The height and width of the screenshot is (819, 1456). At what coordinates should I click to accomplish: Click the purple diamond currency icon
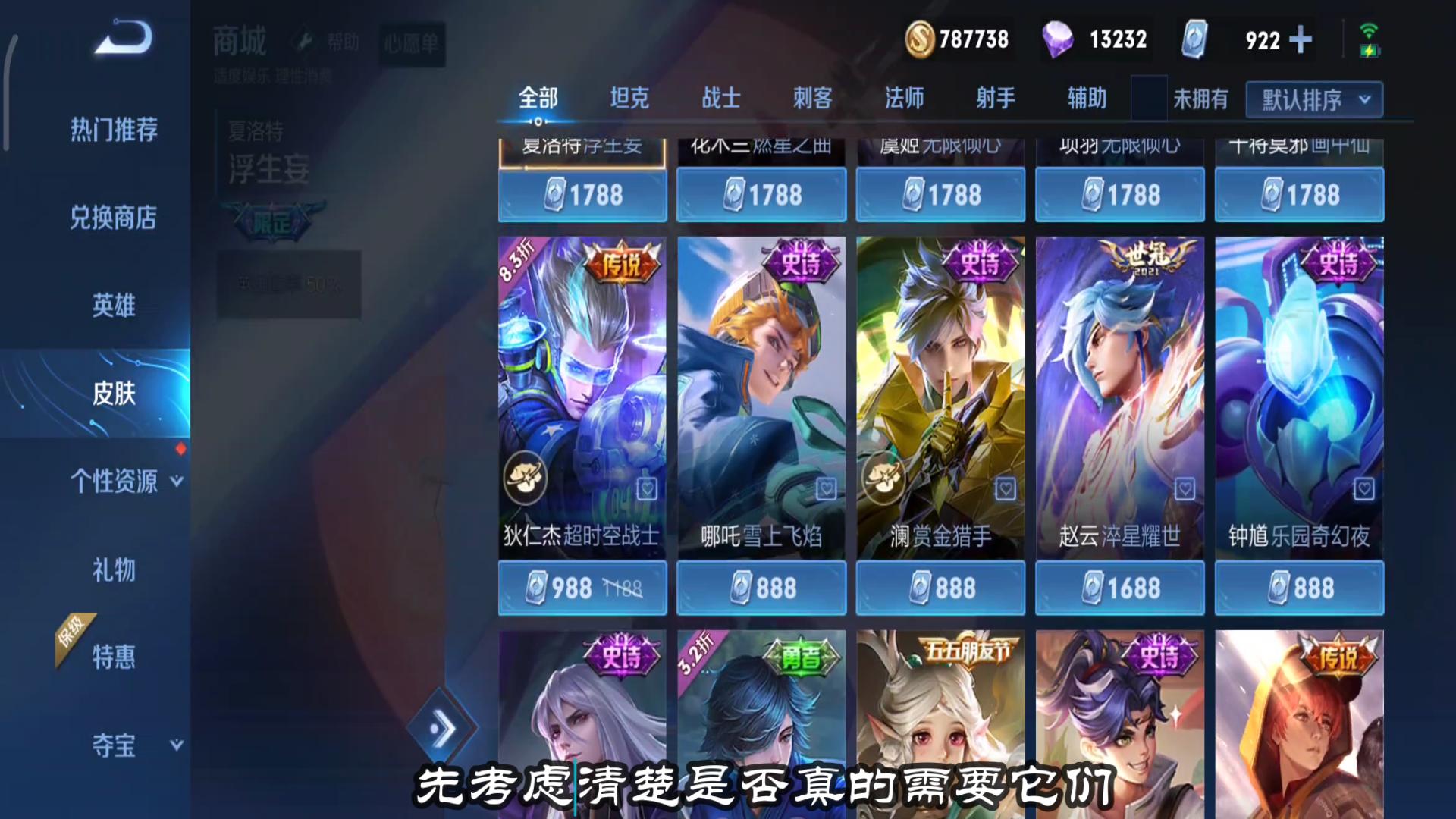(x=1058, y=37)
